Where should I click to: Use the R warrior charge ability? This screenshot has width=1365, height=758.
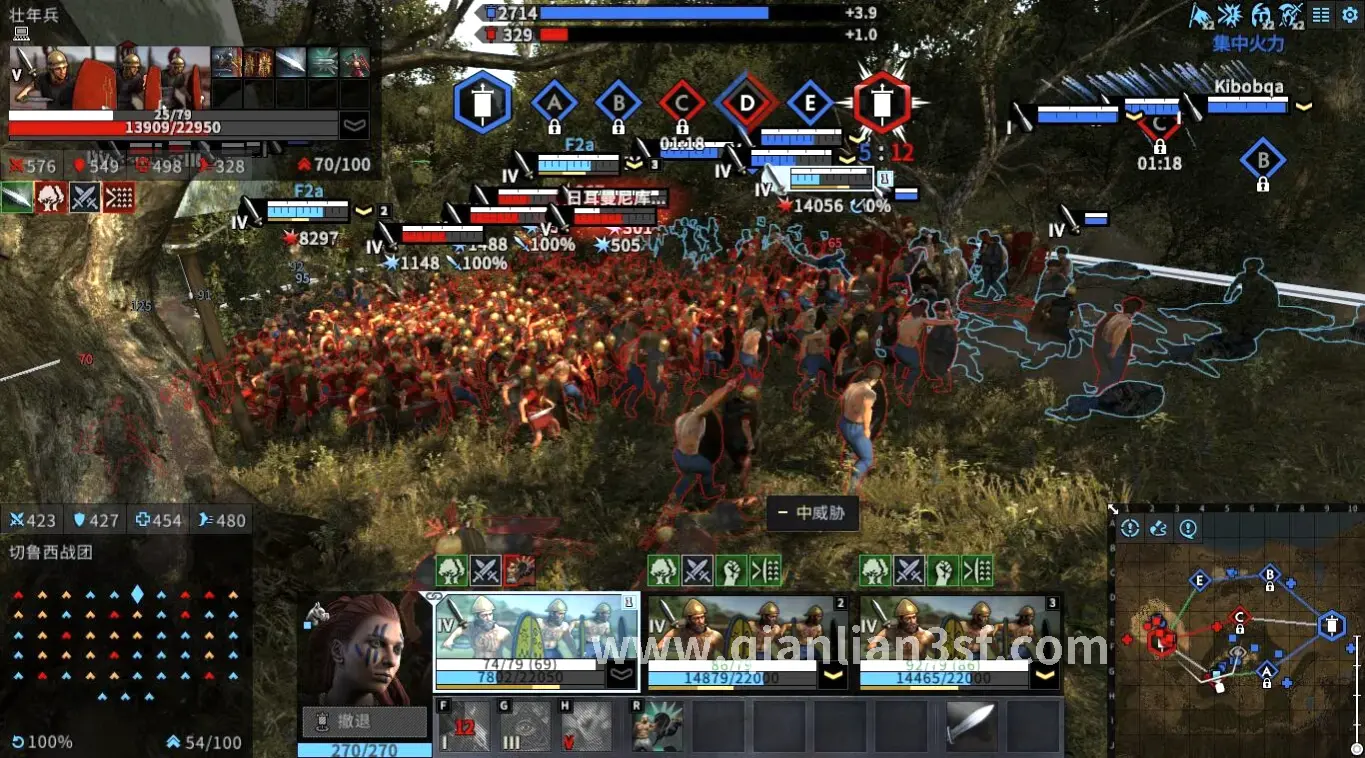click(658, 726)
